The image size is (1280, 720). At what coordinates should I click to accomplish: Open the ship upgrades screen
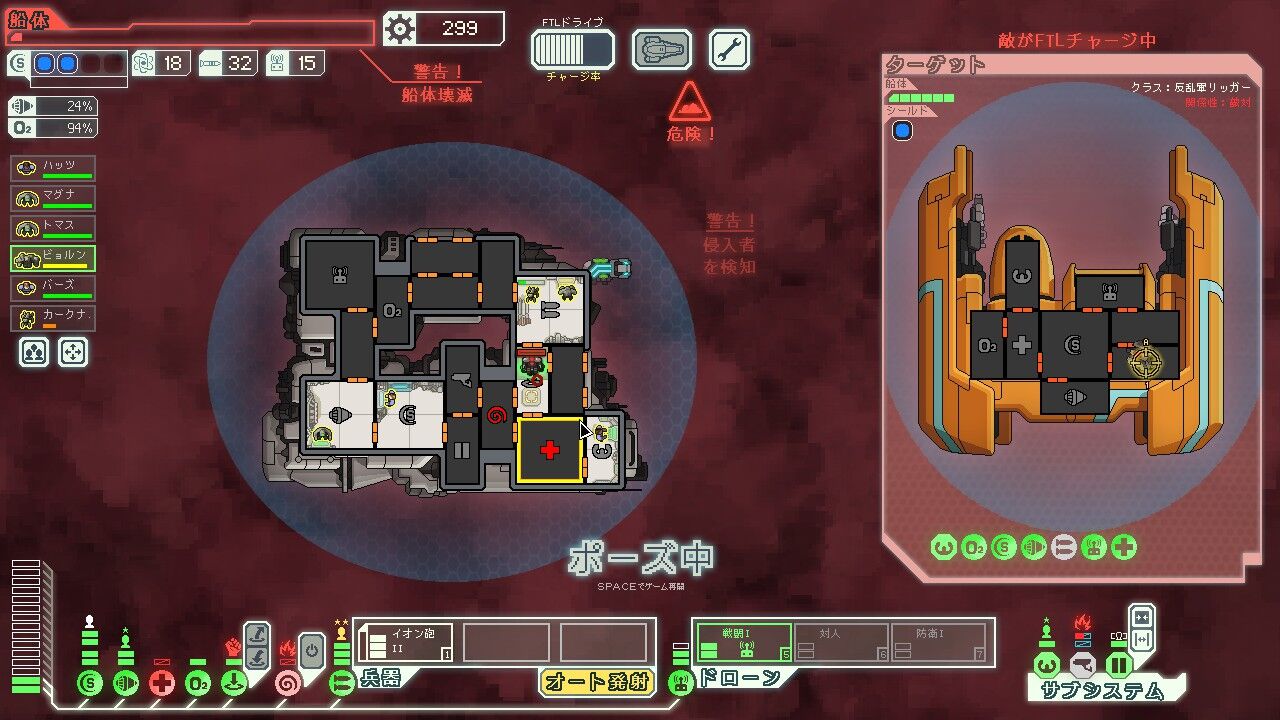coord(662,49)
